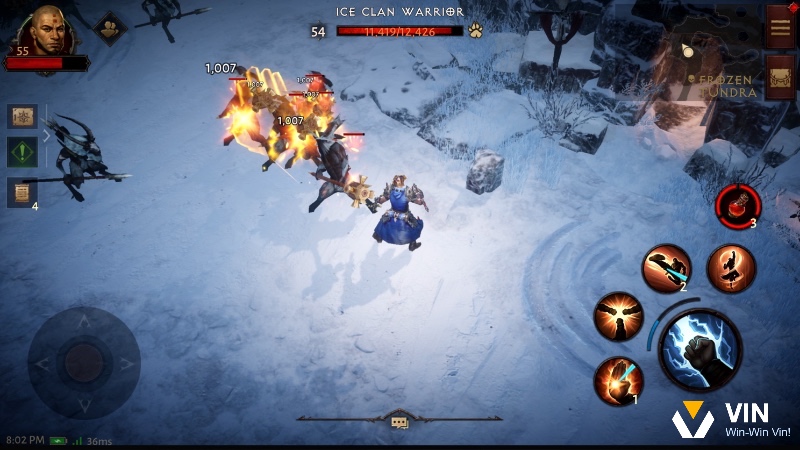Open the inventory bag button
Screen dimensions: 800x450
point(780,76)
